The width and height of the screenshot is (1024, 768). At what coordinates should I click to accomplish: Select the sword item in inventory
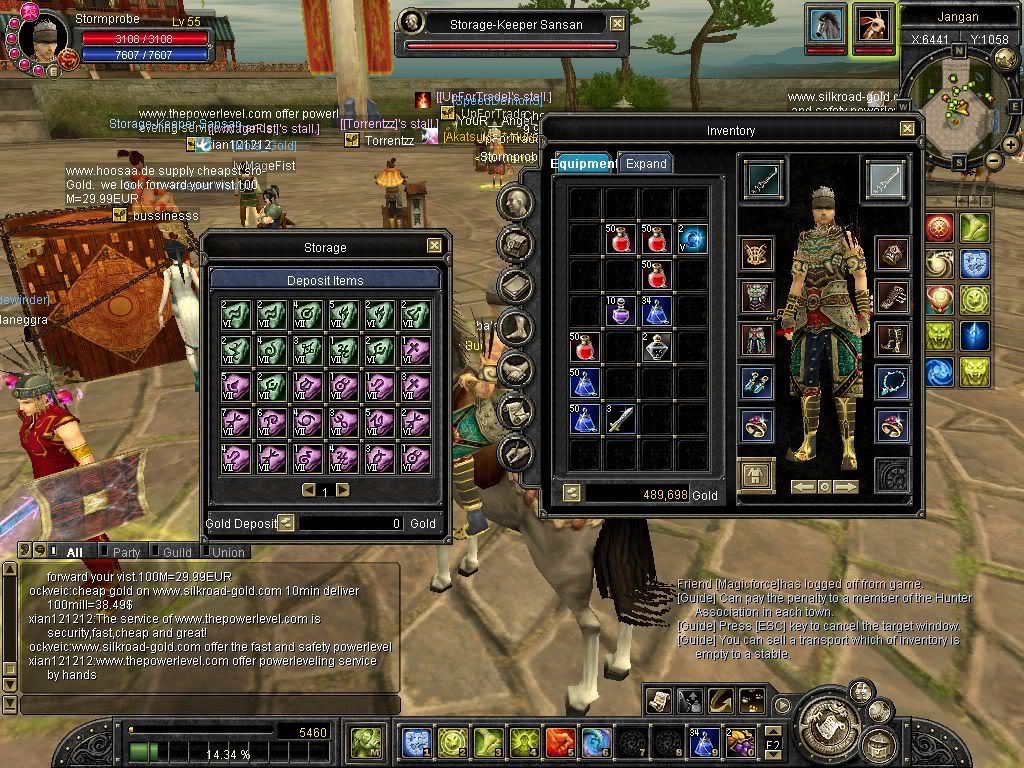621,418
